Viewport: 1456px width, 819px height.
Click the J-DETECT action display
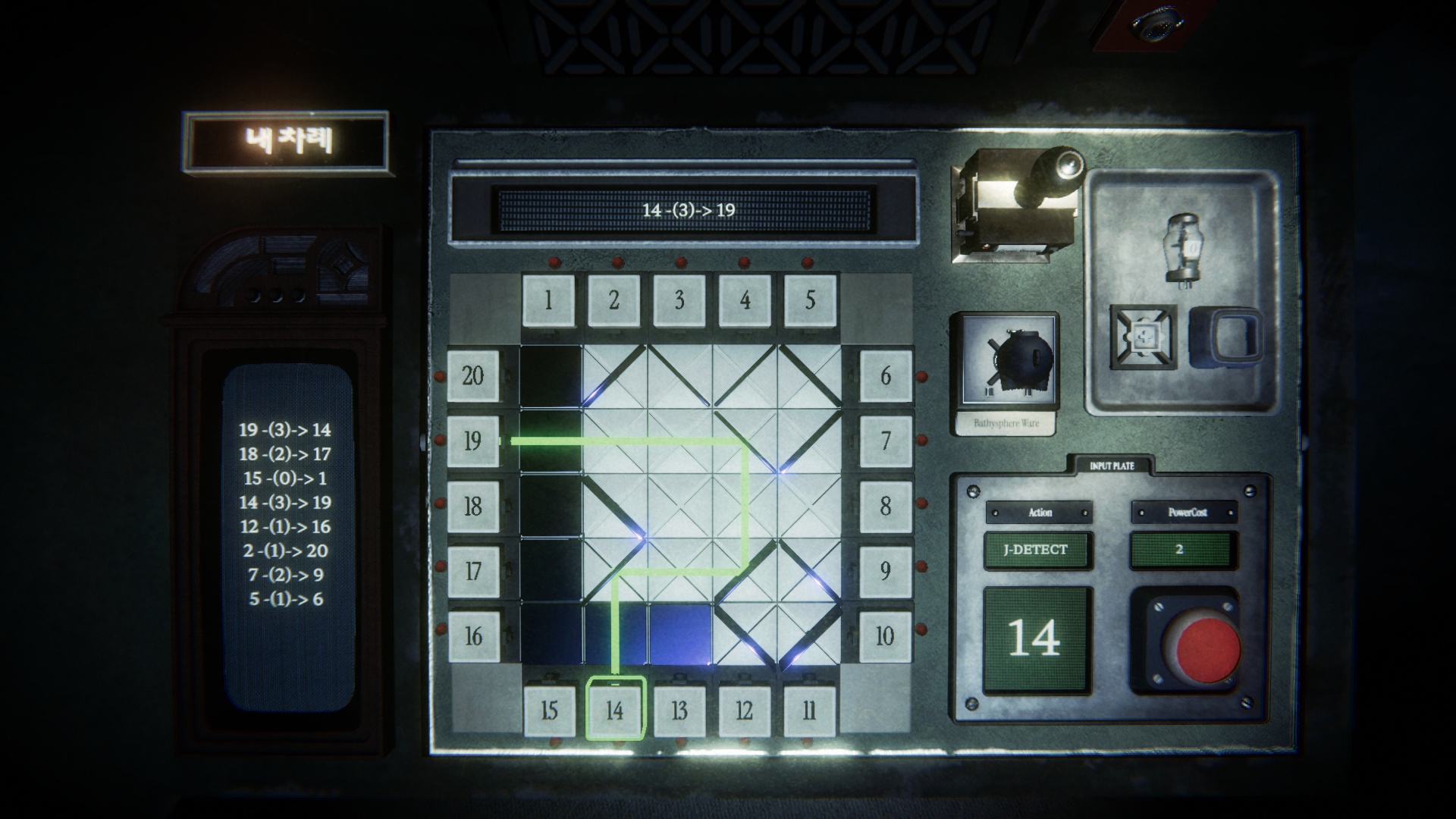click(x=1037, y=551)
